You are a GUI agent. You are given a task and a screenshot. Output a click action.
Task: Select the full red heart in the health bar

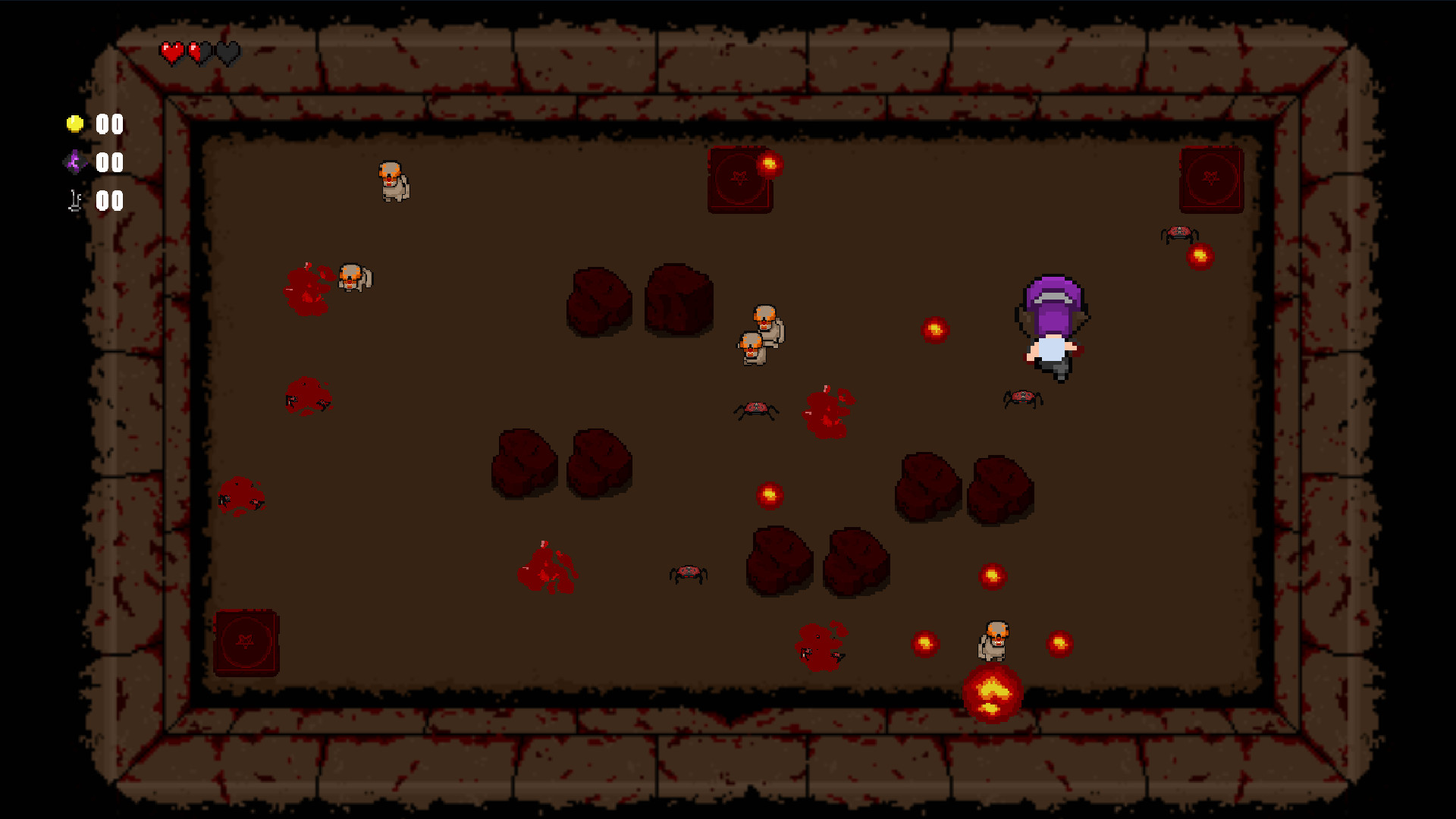[171, 54]
